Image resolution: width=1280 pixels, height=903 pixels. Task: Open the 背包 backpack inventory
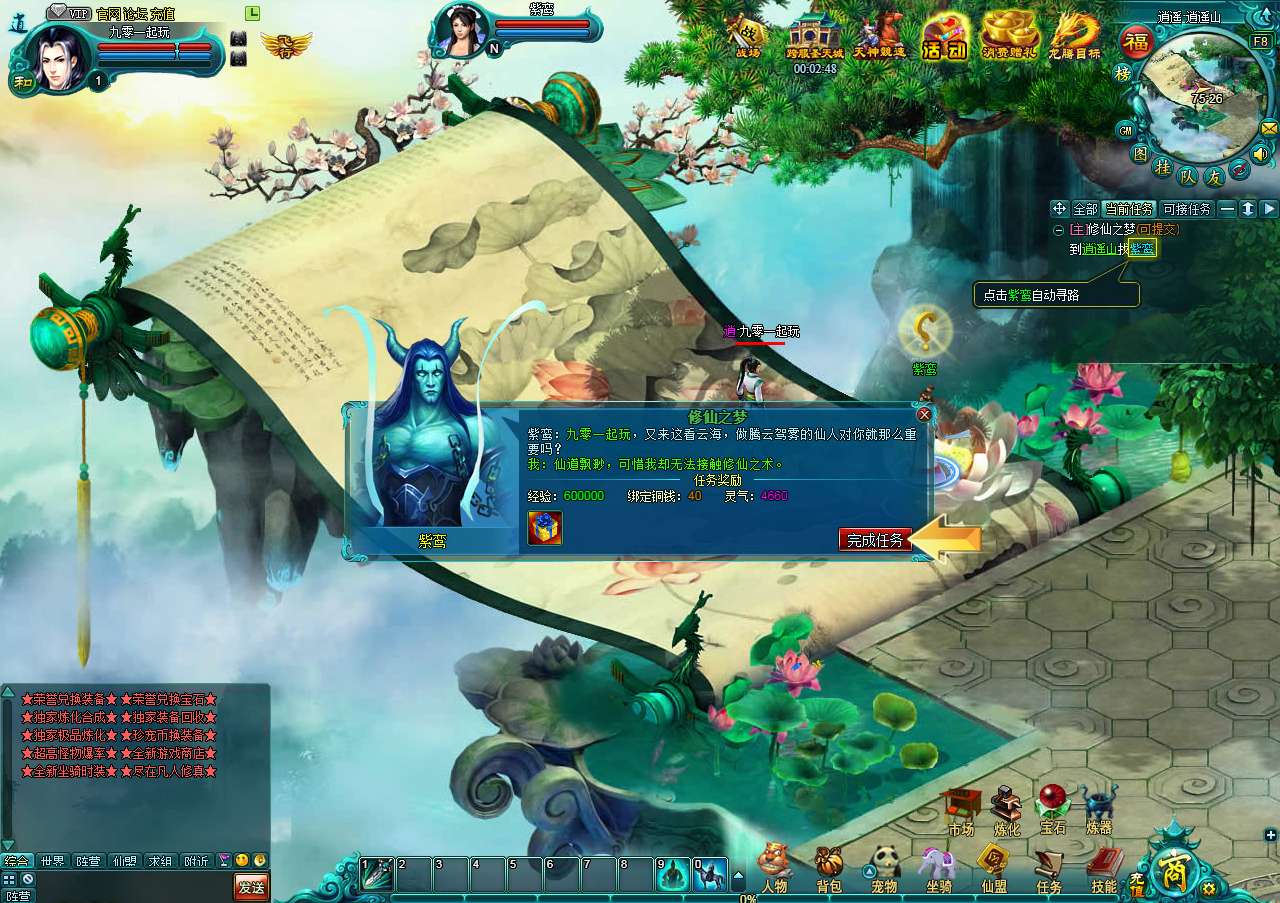(x=829, y=866)
